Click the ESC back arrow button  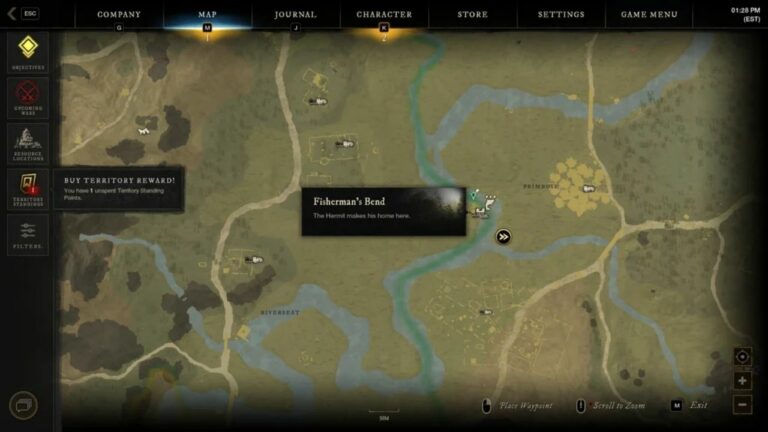click(23, 14)
